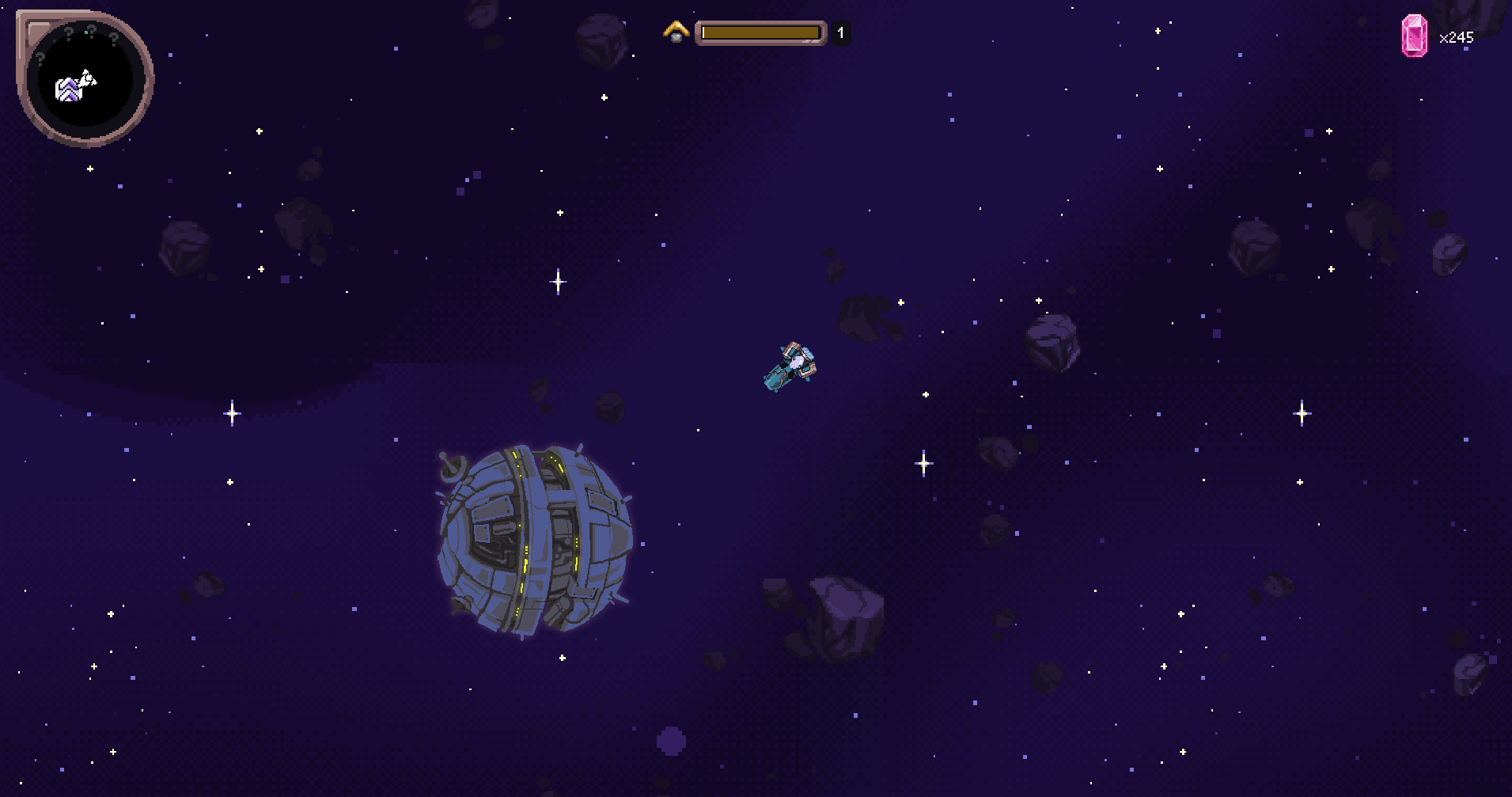Screen dimensions: 1512x797
Task: Click the cyan dot marker on the minimap
Action: [85, 32]
